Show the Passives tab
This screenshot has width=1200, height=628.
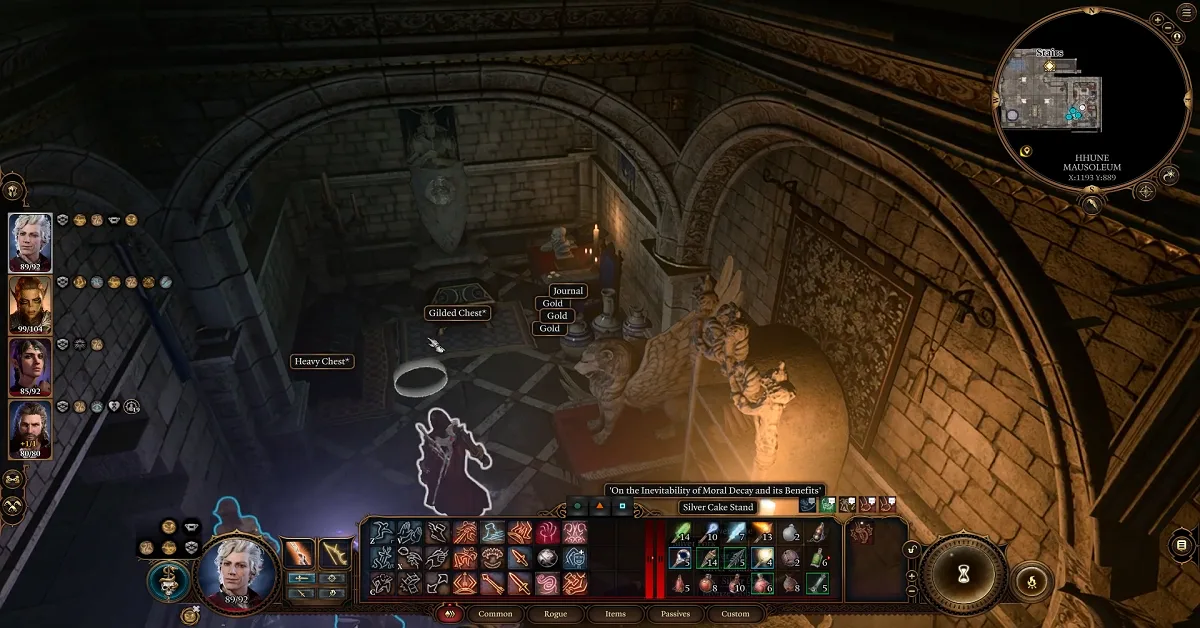click(x=674, y=613)
